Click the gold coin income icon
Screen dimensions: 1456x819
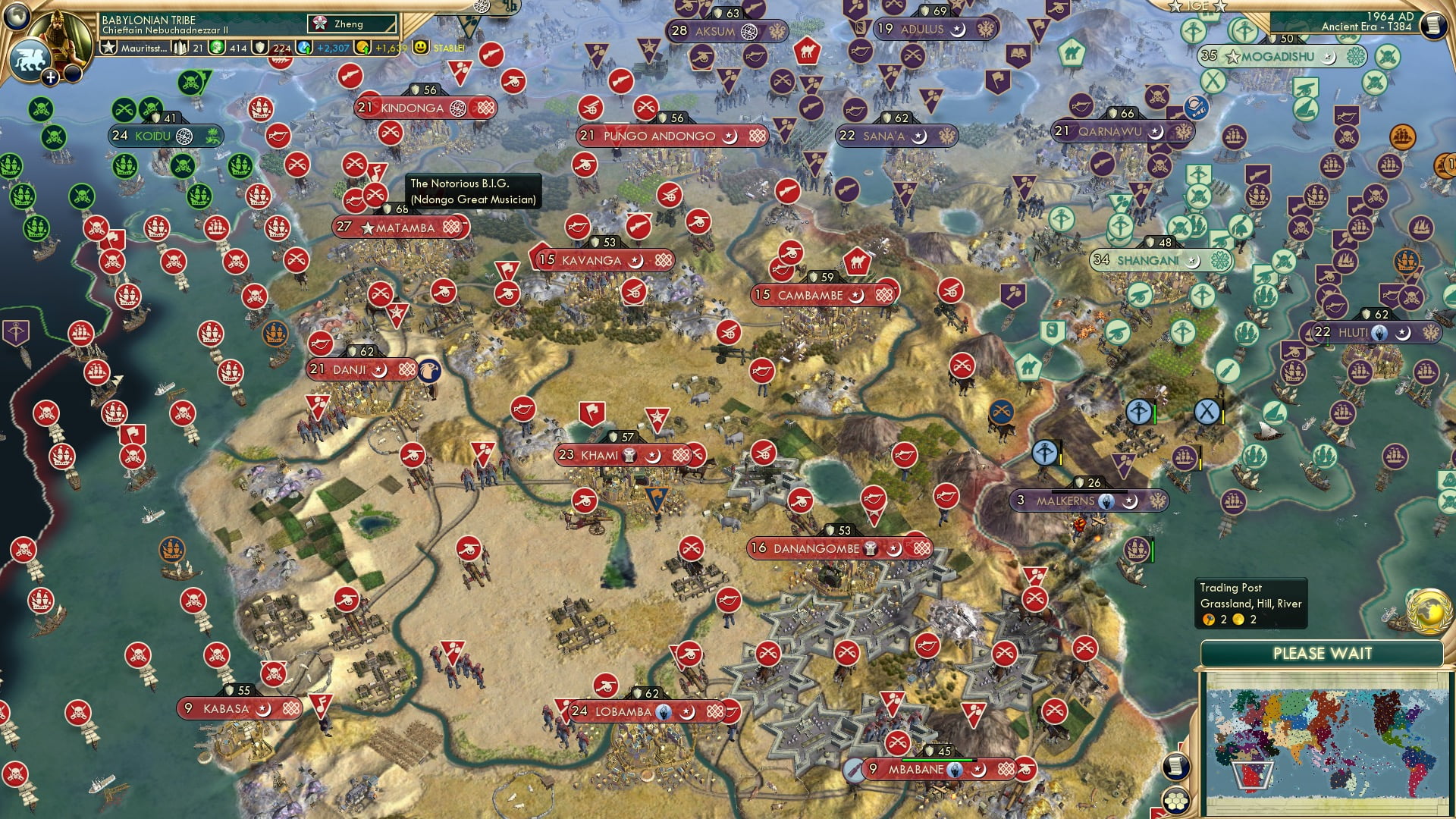click(363, 49)
